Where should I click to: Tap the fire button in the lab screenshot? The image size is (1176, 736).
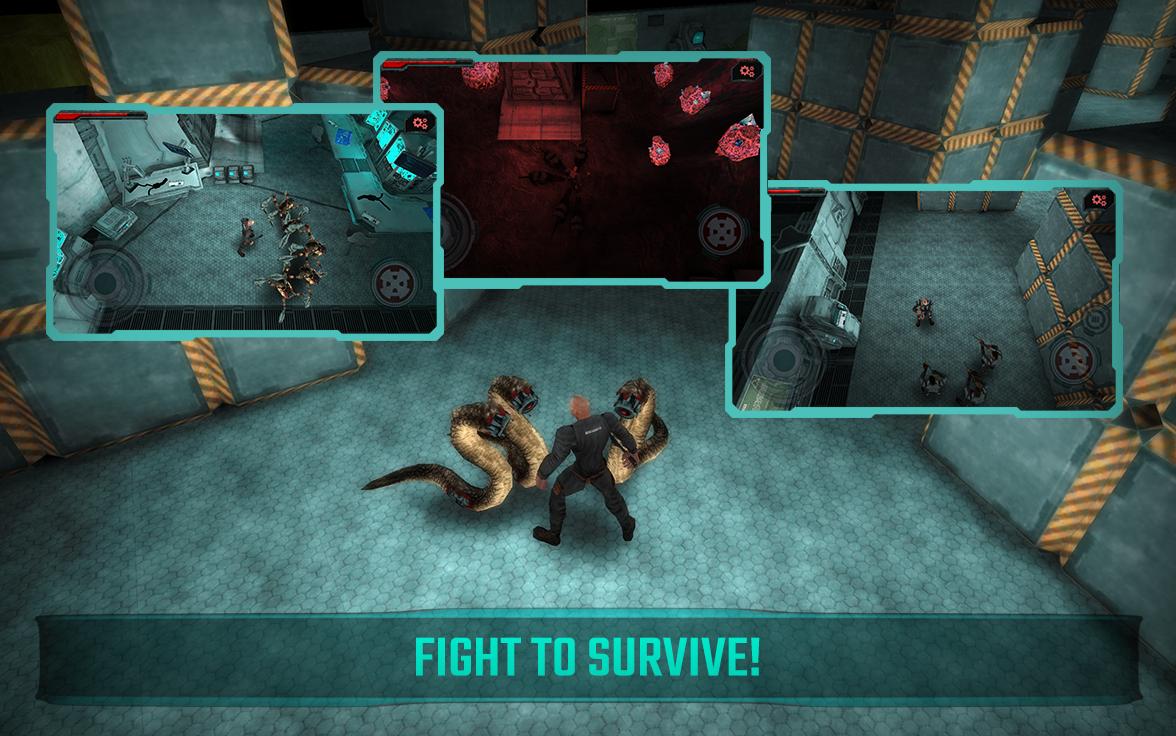pyautogui.click(x=395, y=284)
